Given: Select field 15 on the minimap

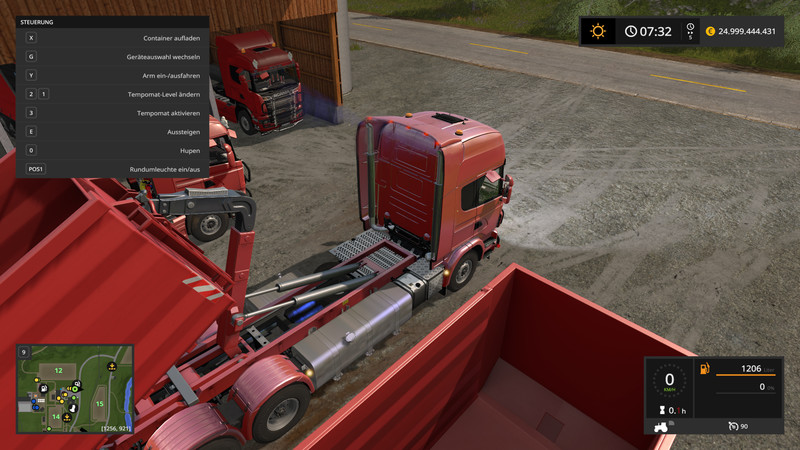Looking at the screenshot, I should [99, 403].
